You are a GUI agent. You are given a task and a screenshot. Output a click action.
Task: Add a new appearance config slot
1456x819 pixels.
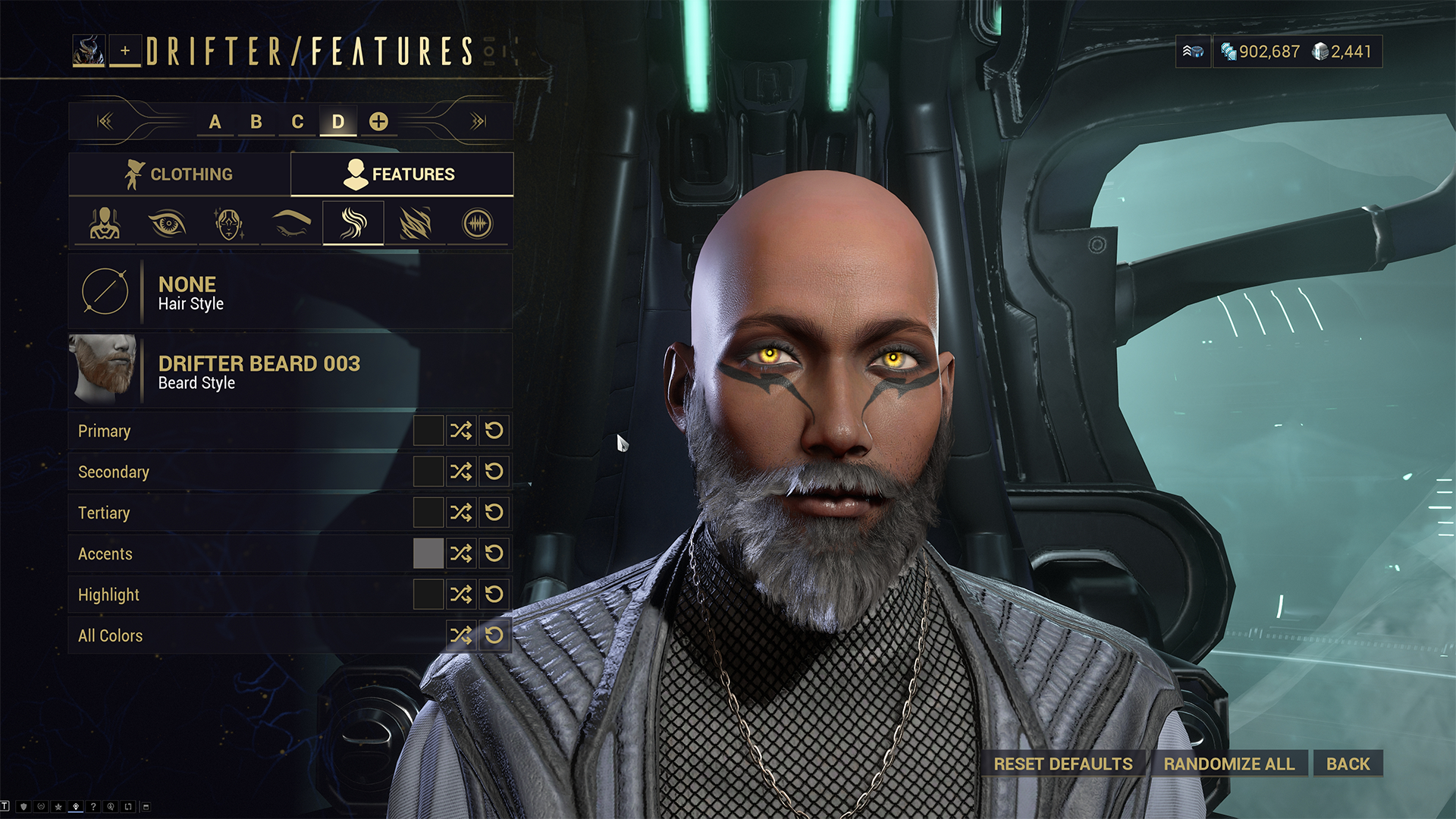point(378,121)
